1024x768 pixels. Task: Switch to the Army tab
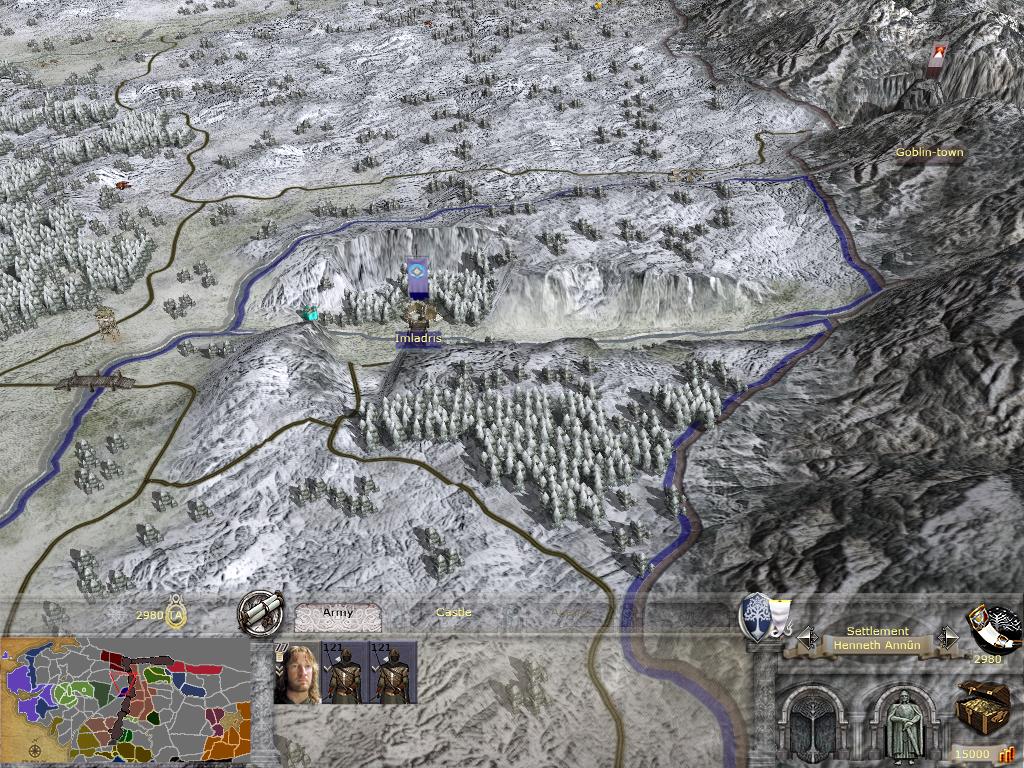[x=337, y=612]
